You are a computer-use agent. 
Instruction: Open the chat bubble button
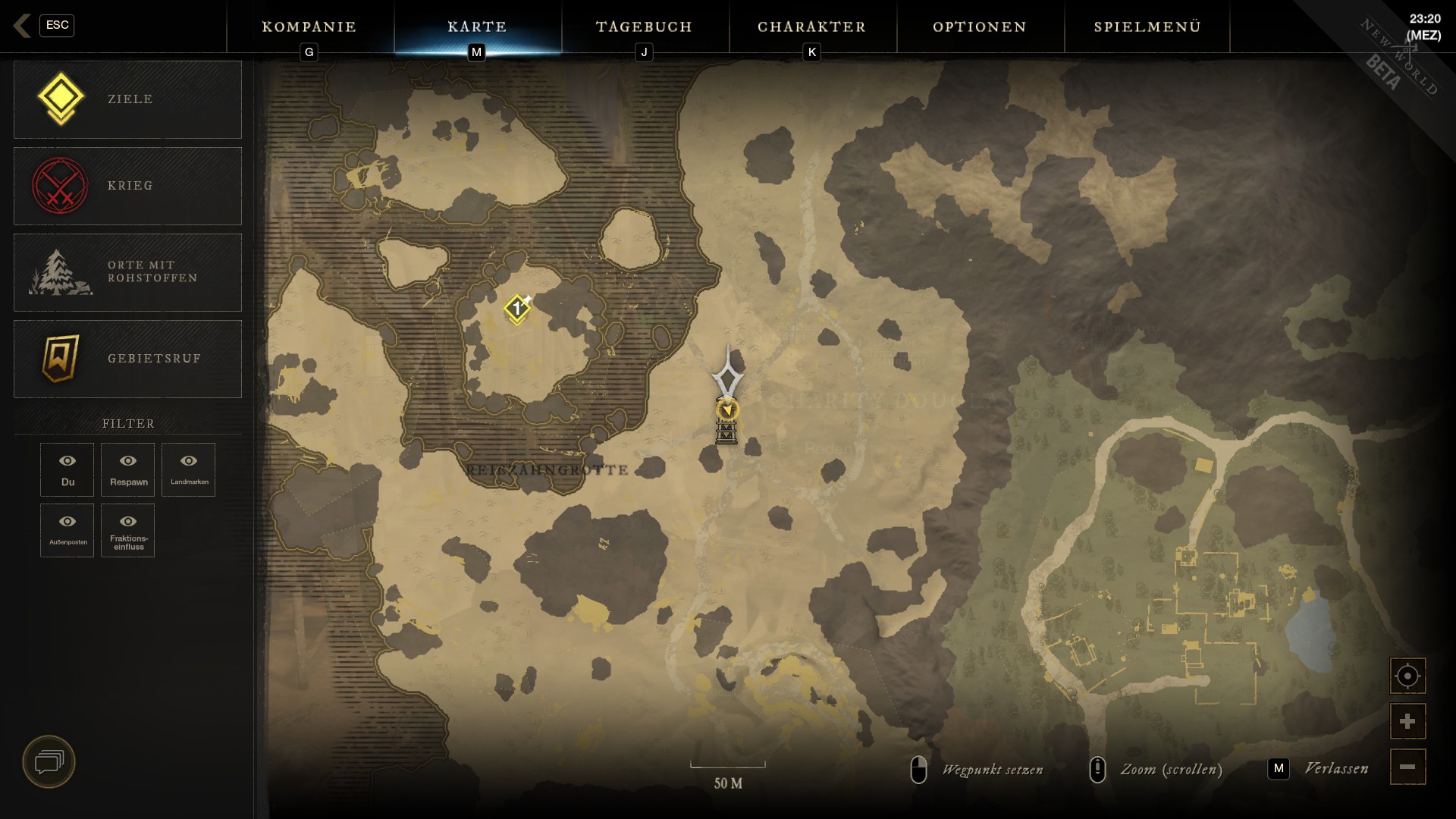point(49,761)
